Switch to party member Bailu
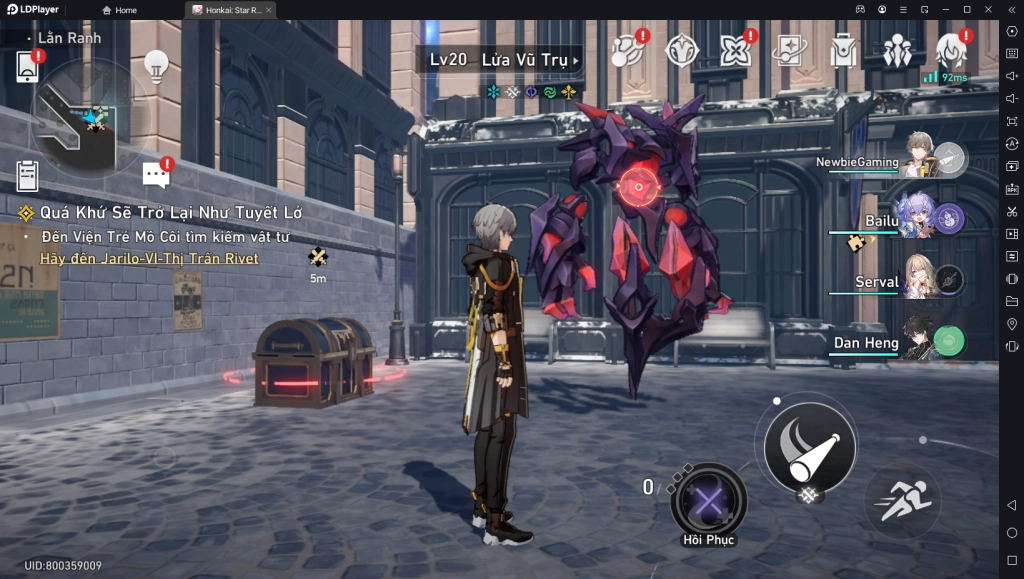This screenshot has height=579, width=1024. (915, 218)
